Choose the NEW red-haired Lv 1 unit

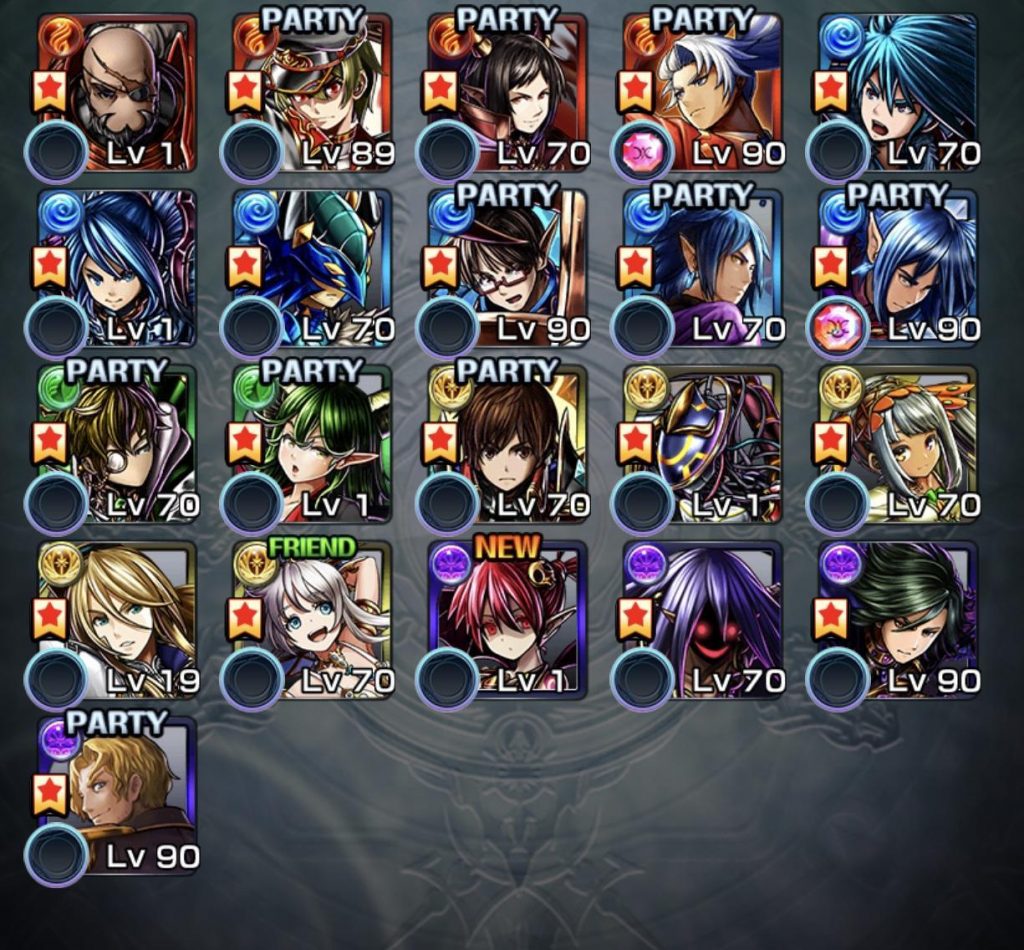point(508,620)
